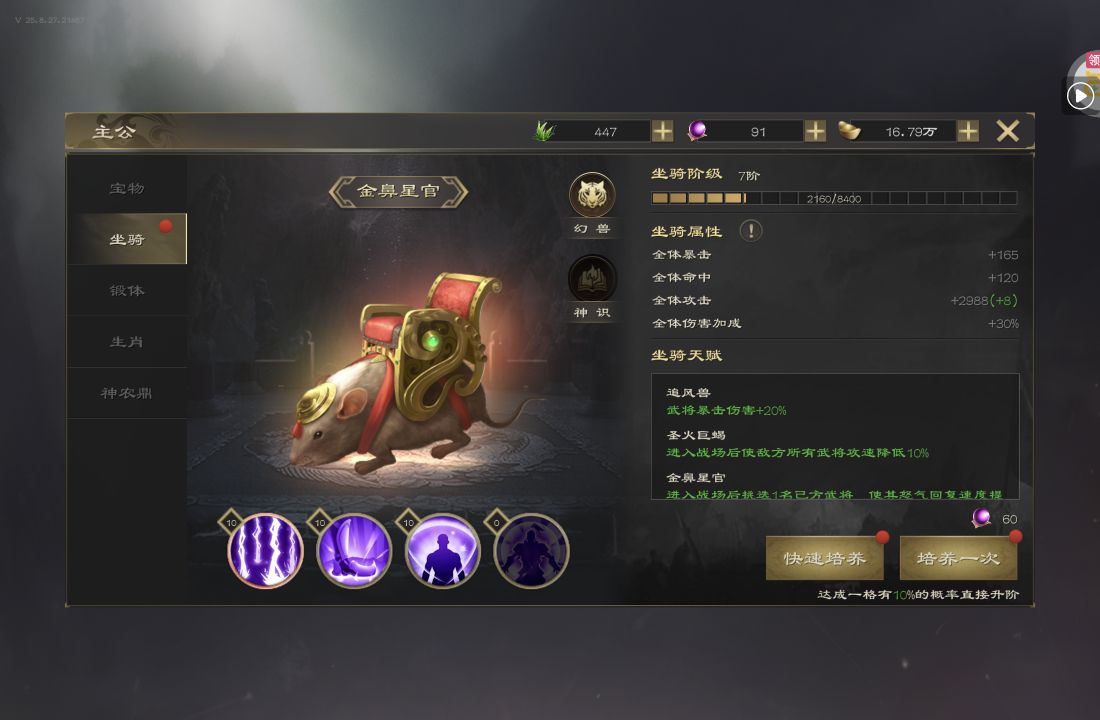
Task: Open the 锻体 tab
Action: coord(127,290)
